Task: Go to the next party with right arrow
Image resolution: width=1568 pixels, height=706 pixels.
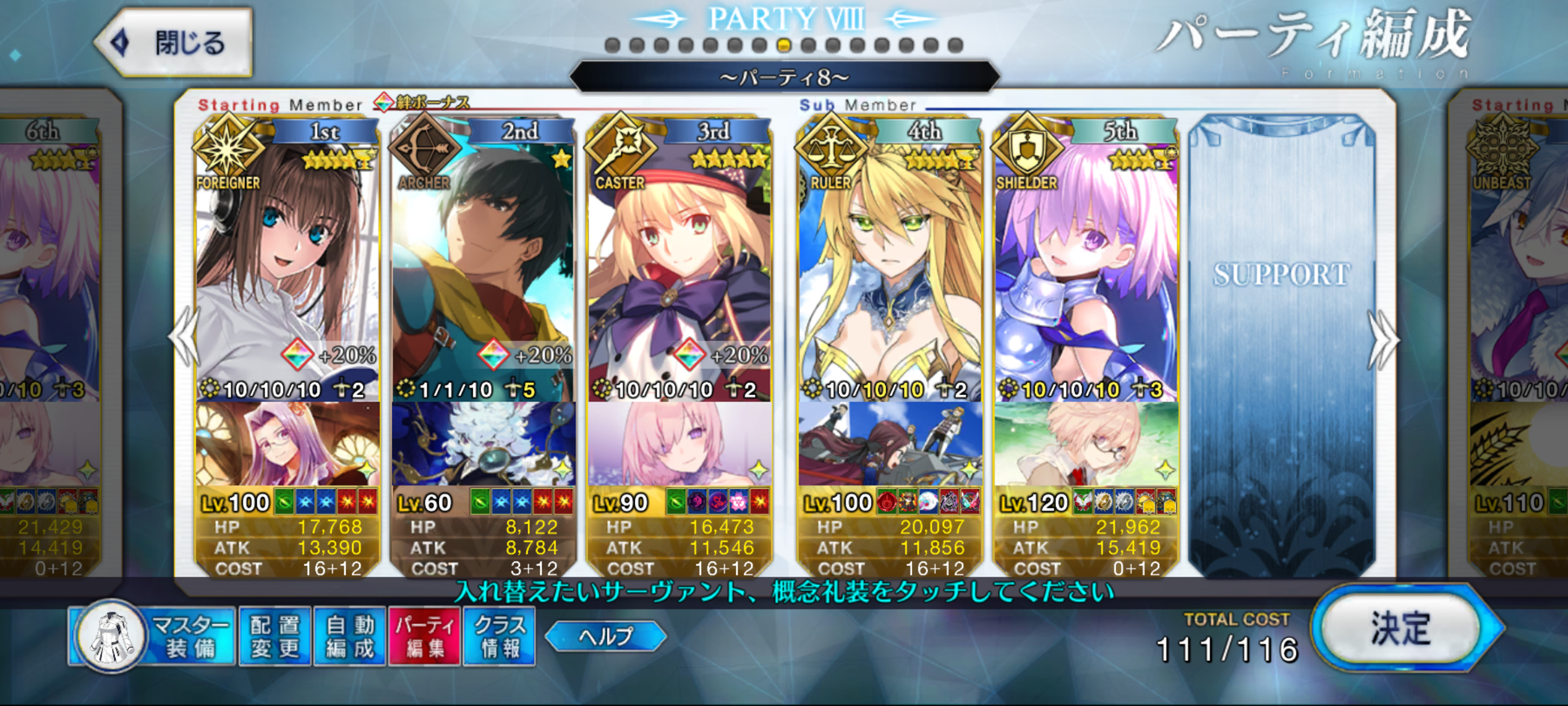Action: [x=1382, y=340]
